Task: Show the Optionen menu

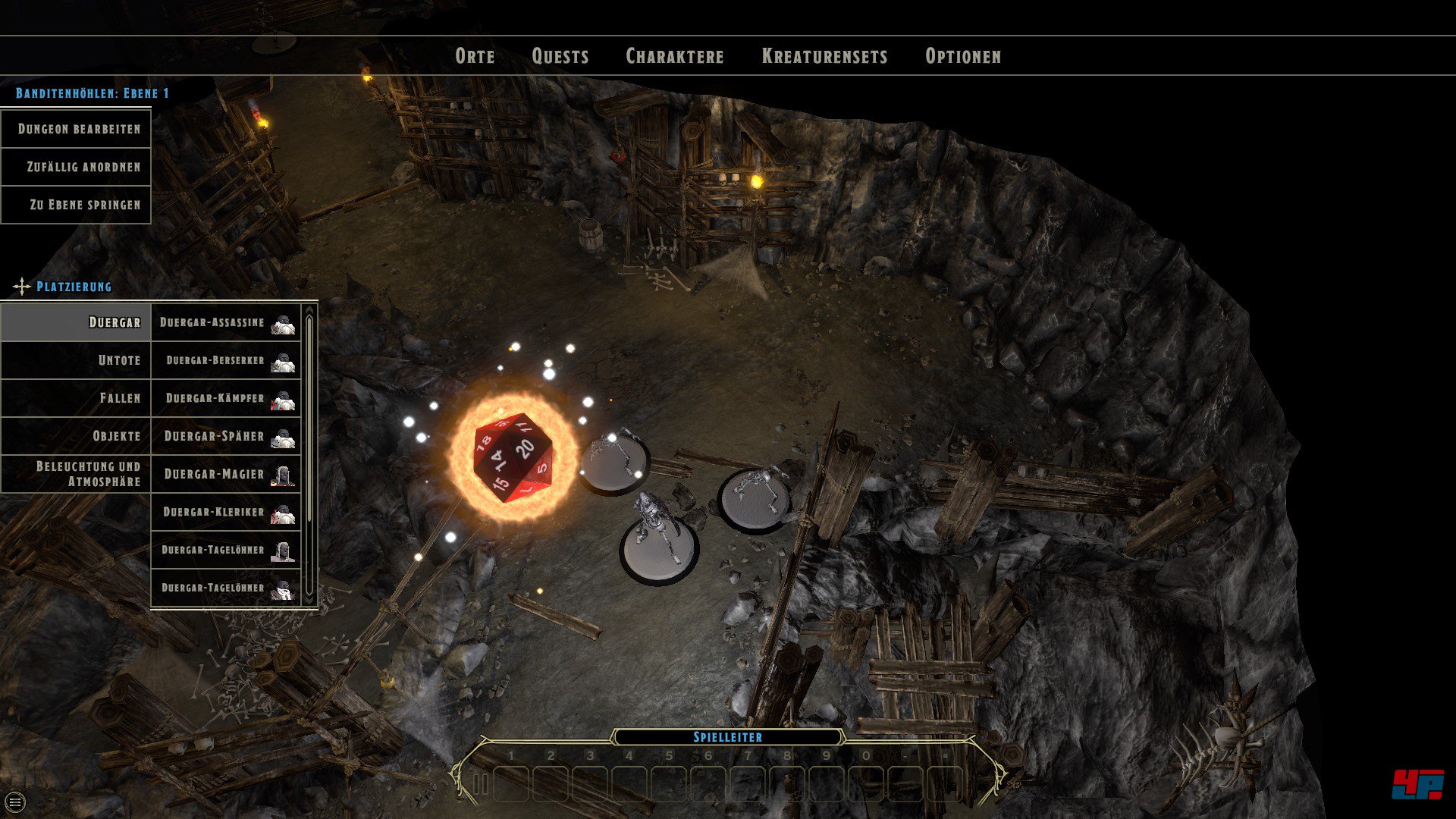Action: pos(963,56)
